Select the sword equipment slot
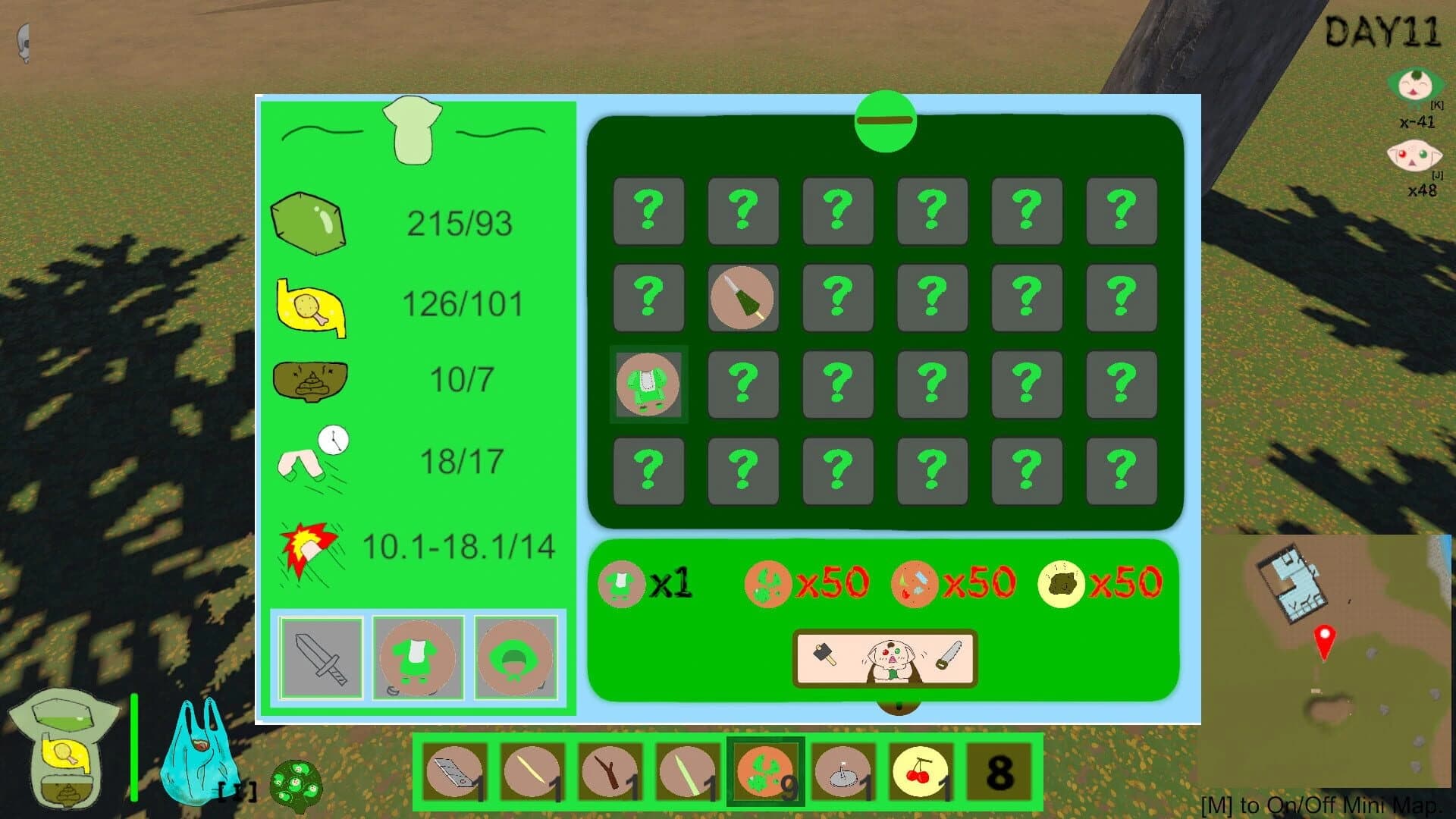Viewport: 1456px width, 819px height. click(x=323, y=657)
